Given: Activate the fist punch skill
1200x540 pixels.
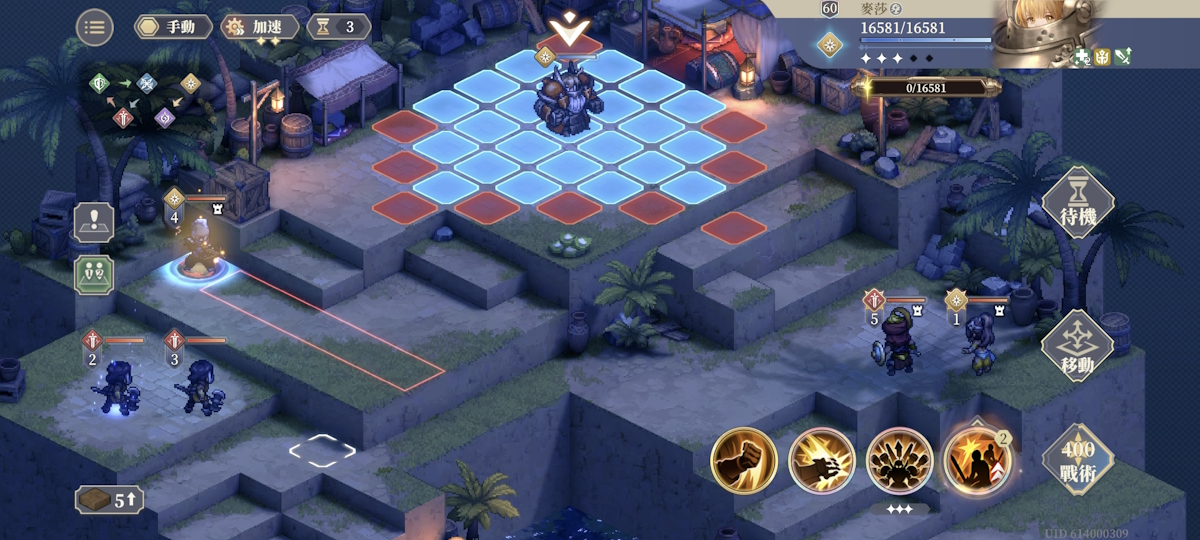Looking at the screenshot, I should 744,461.
